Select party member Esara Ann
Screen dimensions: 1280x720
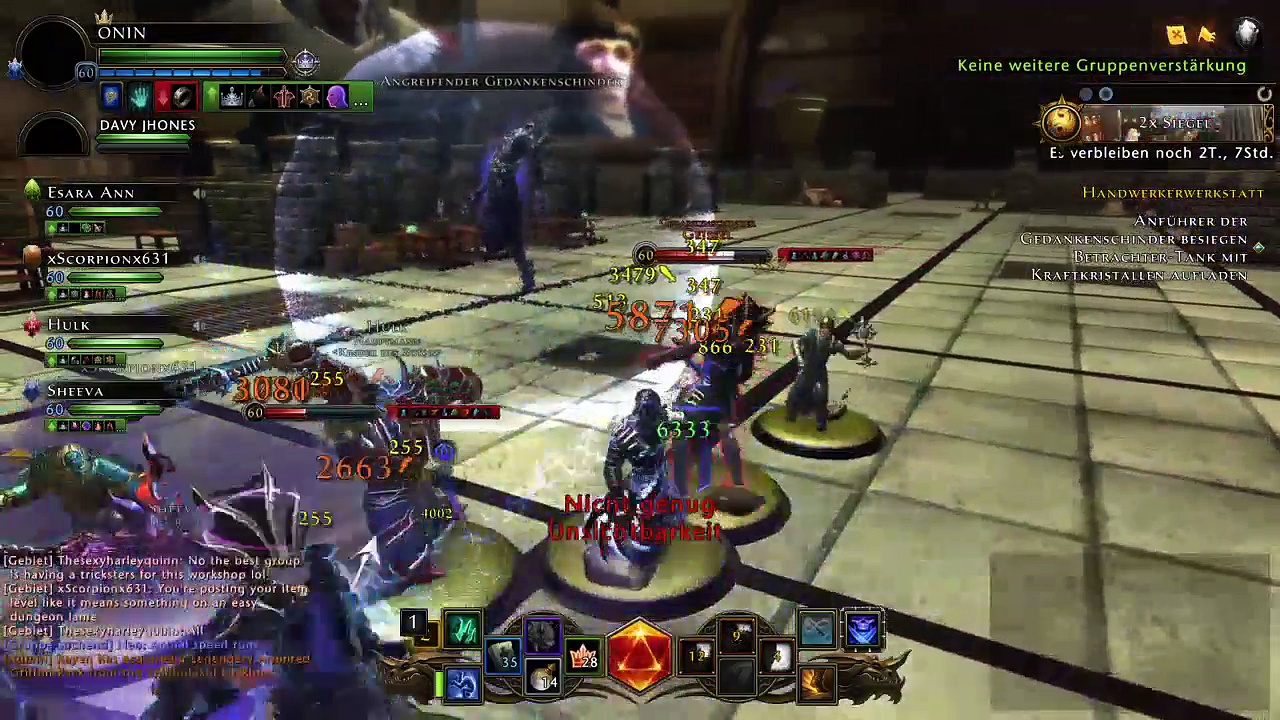(x=90, y=193)
